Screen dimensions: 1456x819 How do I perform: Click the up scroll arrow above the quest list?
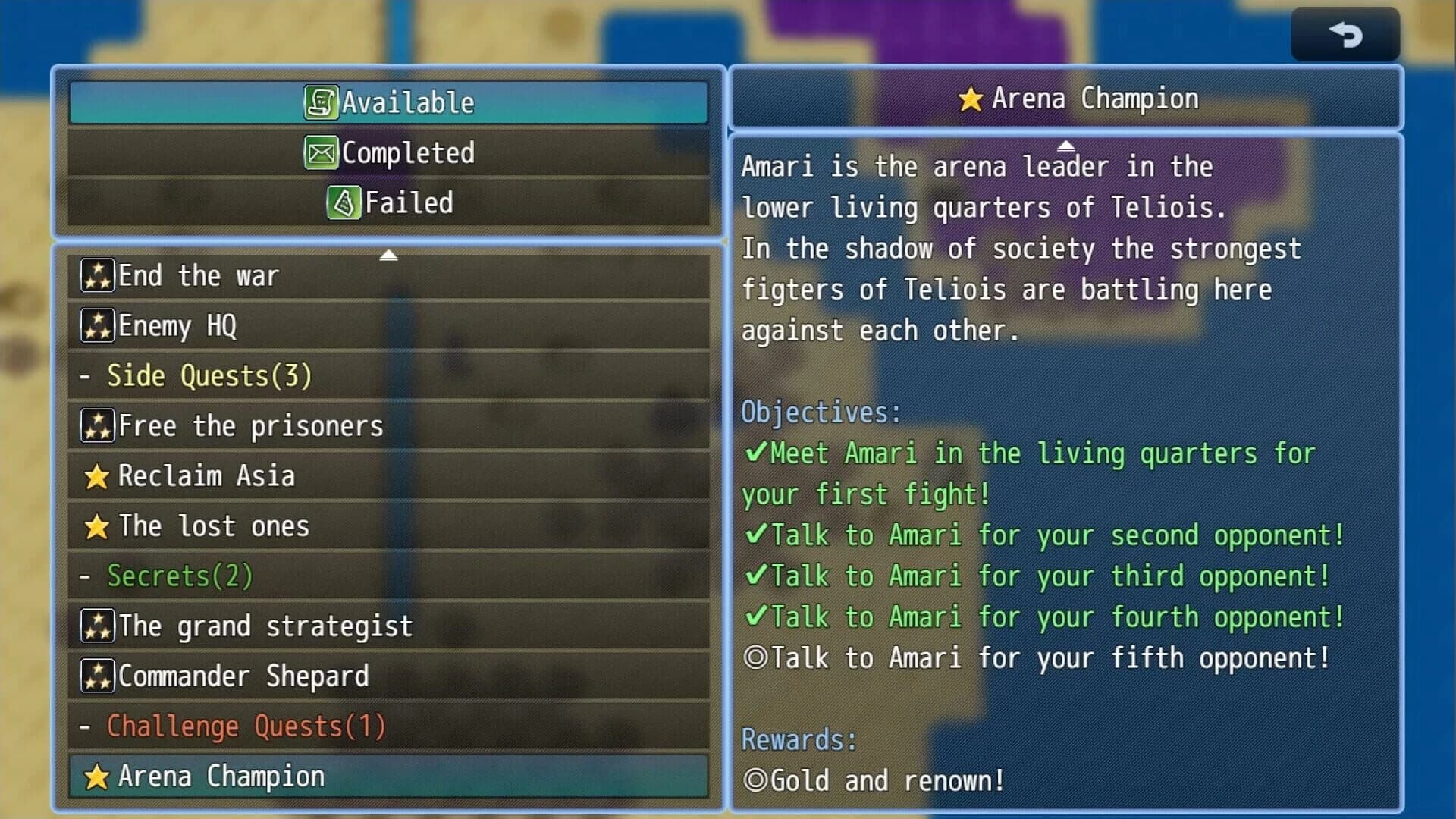pyautogui.click(x=390, y=254)
